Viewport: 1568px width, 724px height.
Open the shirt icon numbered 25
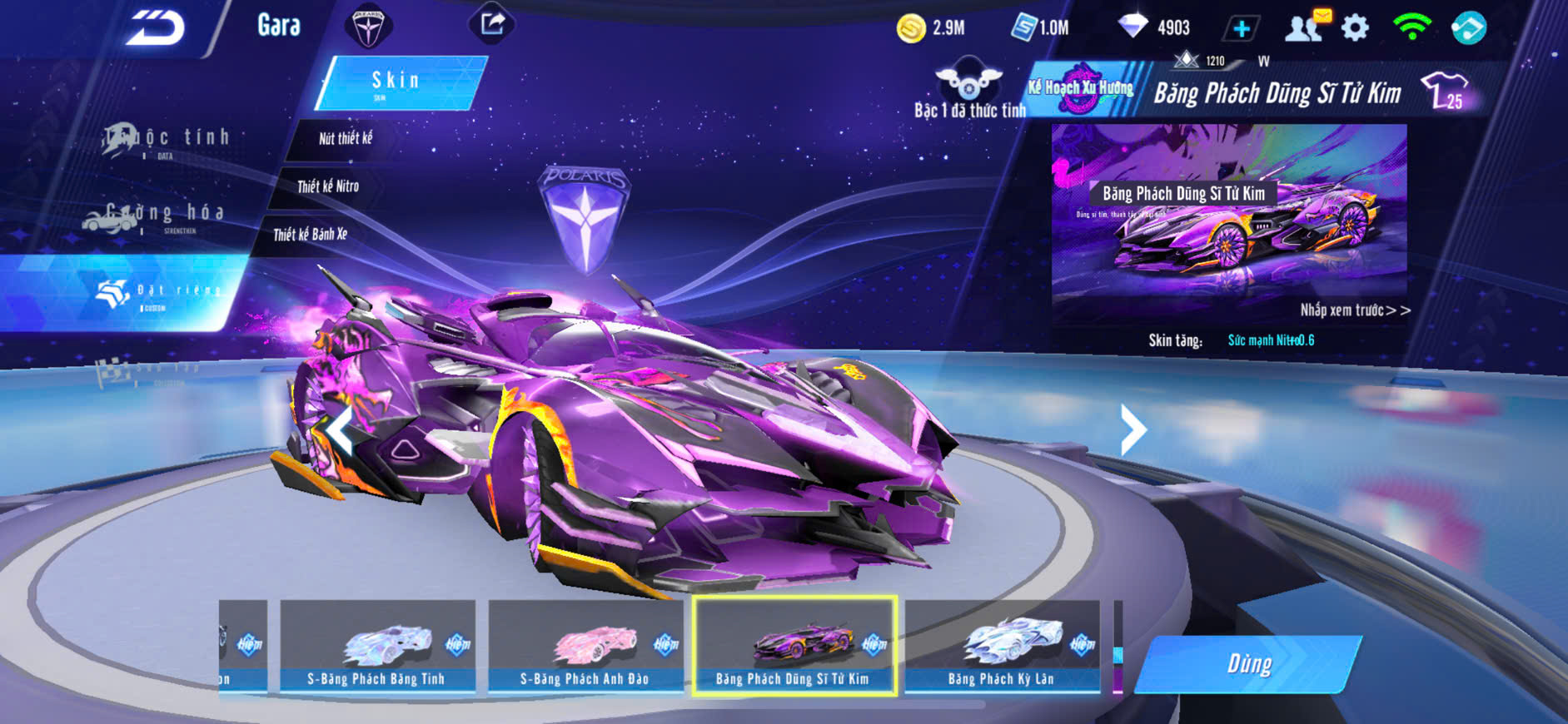1444,91
